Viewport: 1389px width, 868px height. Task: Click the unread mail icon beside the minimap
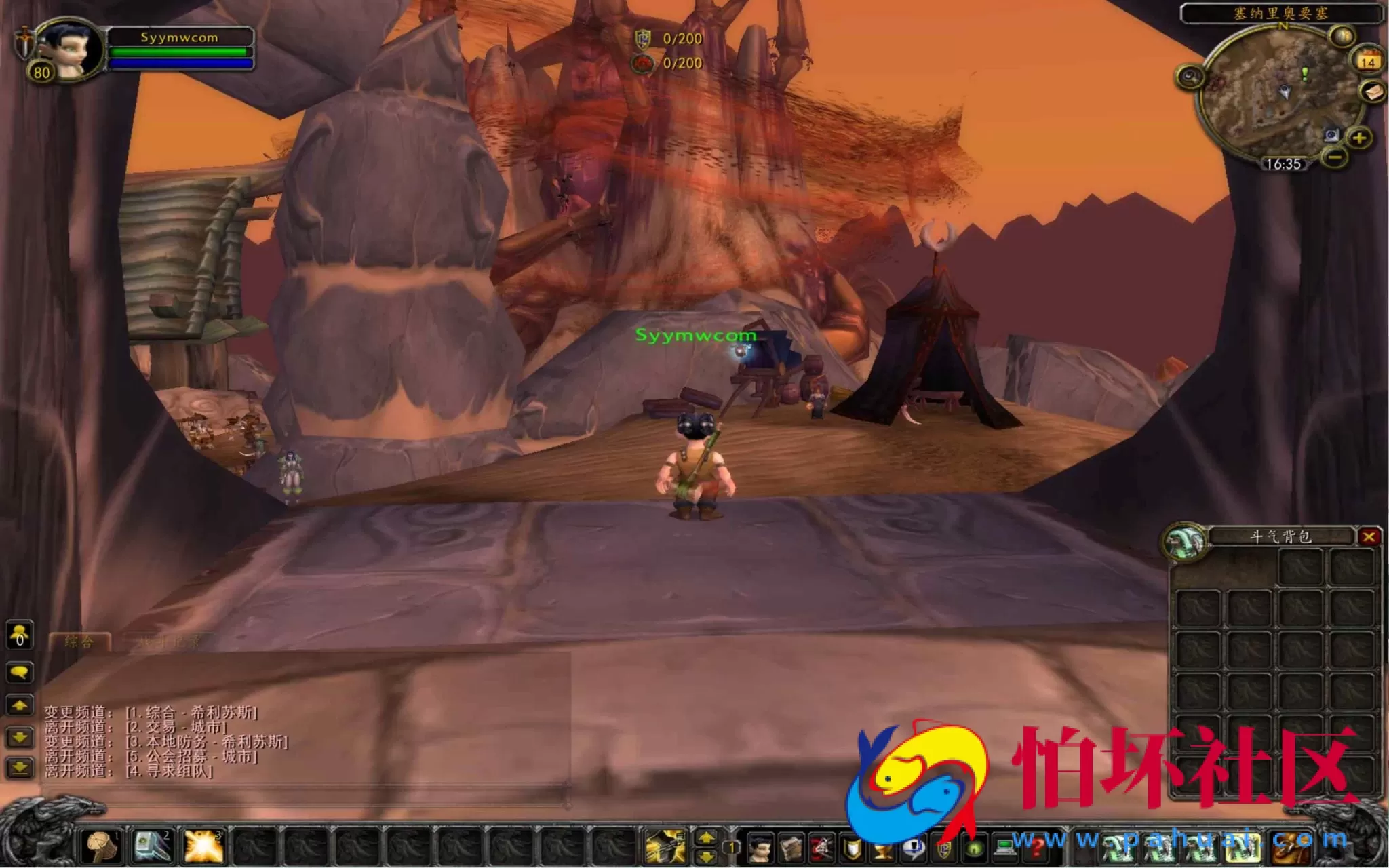tap(1371, 92)
